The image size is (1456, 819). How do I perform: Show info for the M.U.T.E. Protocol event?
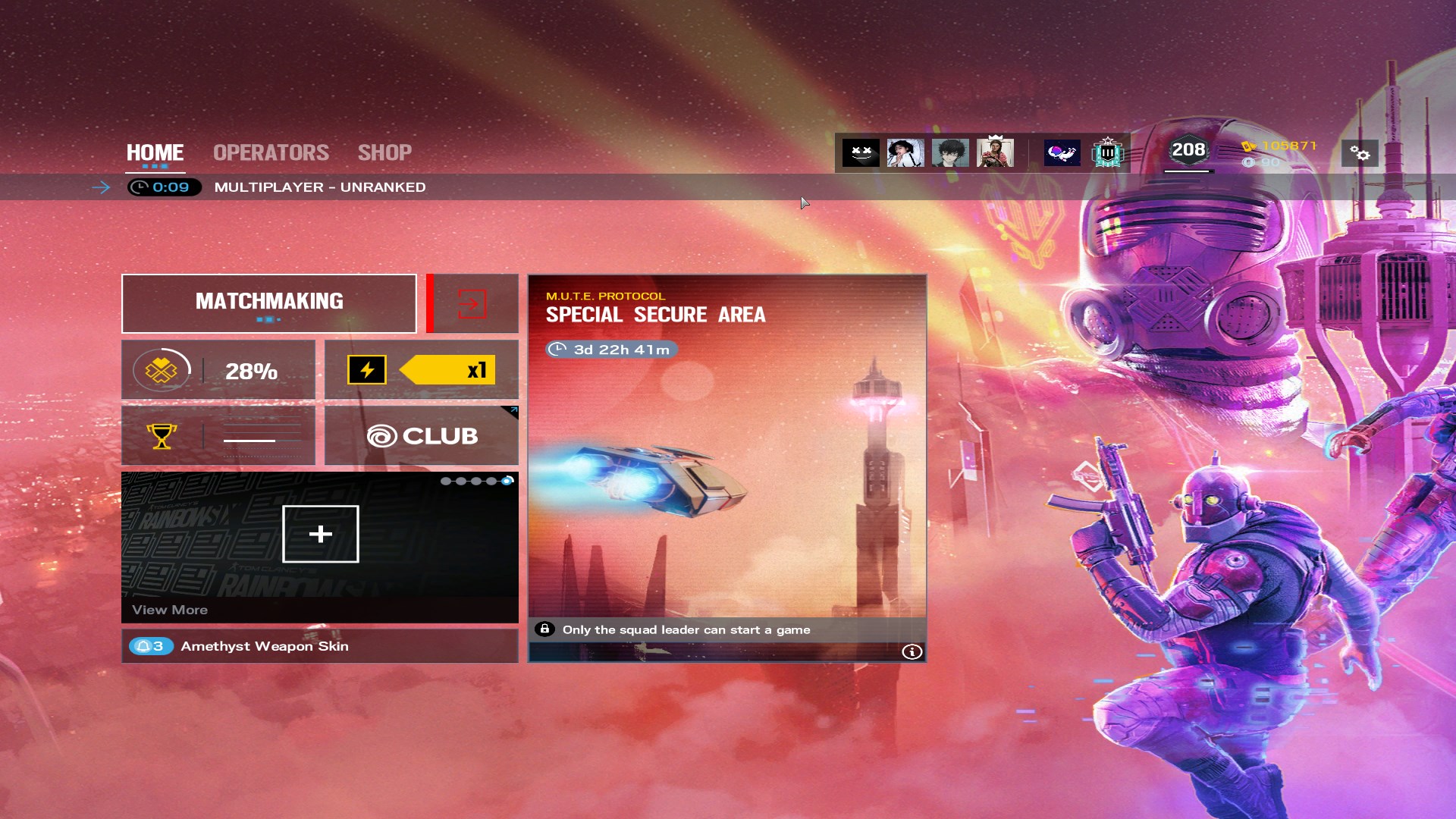(912, 651)
